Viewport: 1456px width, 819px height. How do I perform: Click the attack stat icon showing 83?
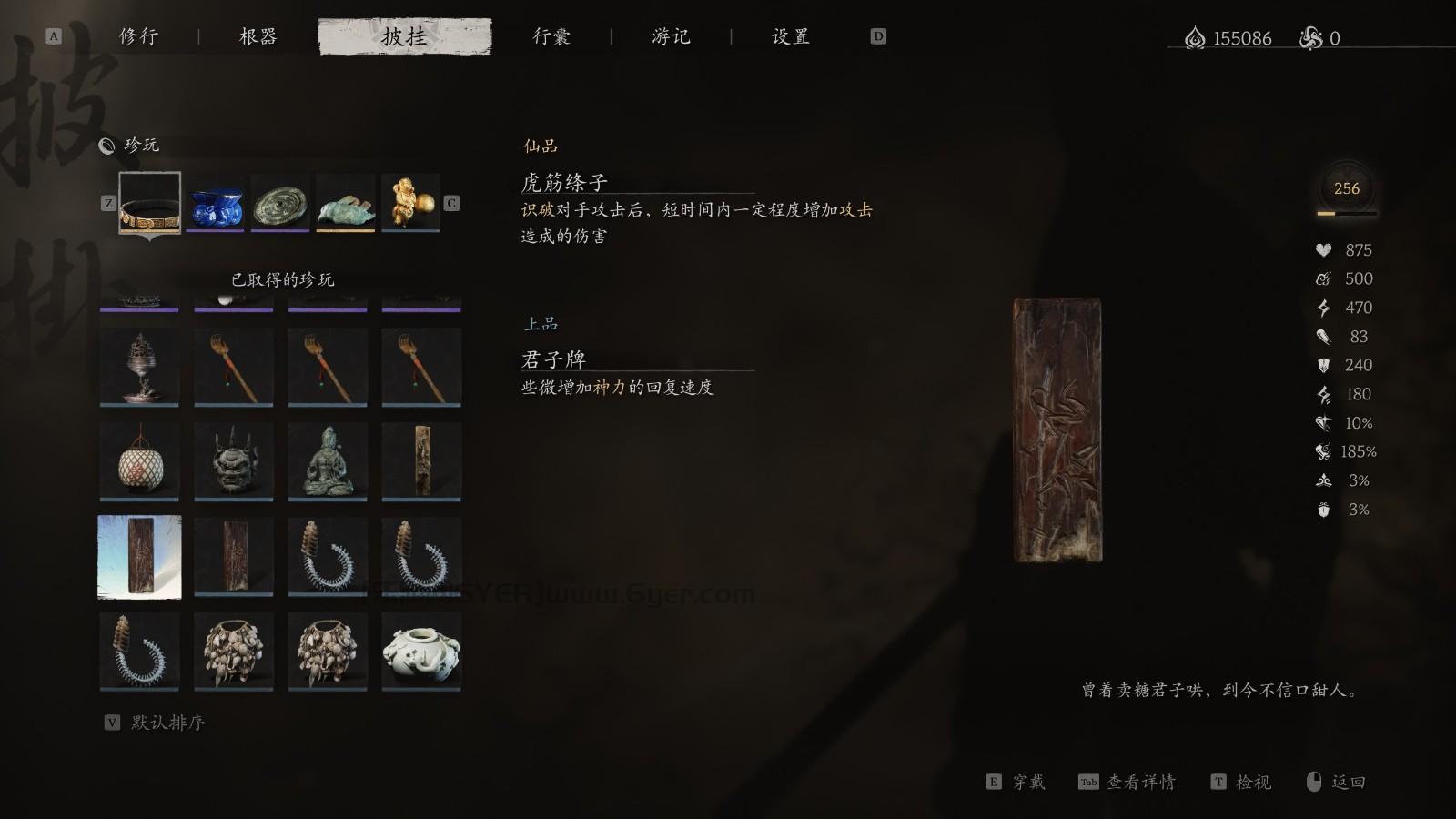pyautogui.click(x=1322, y=337)
